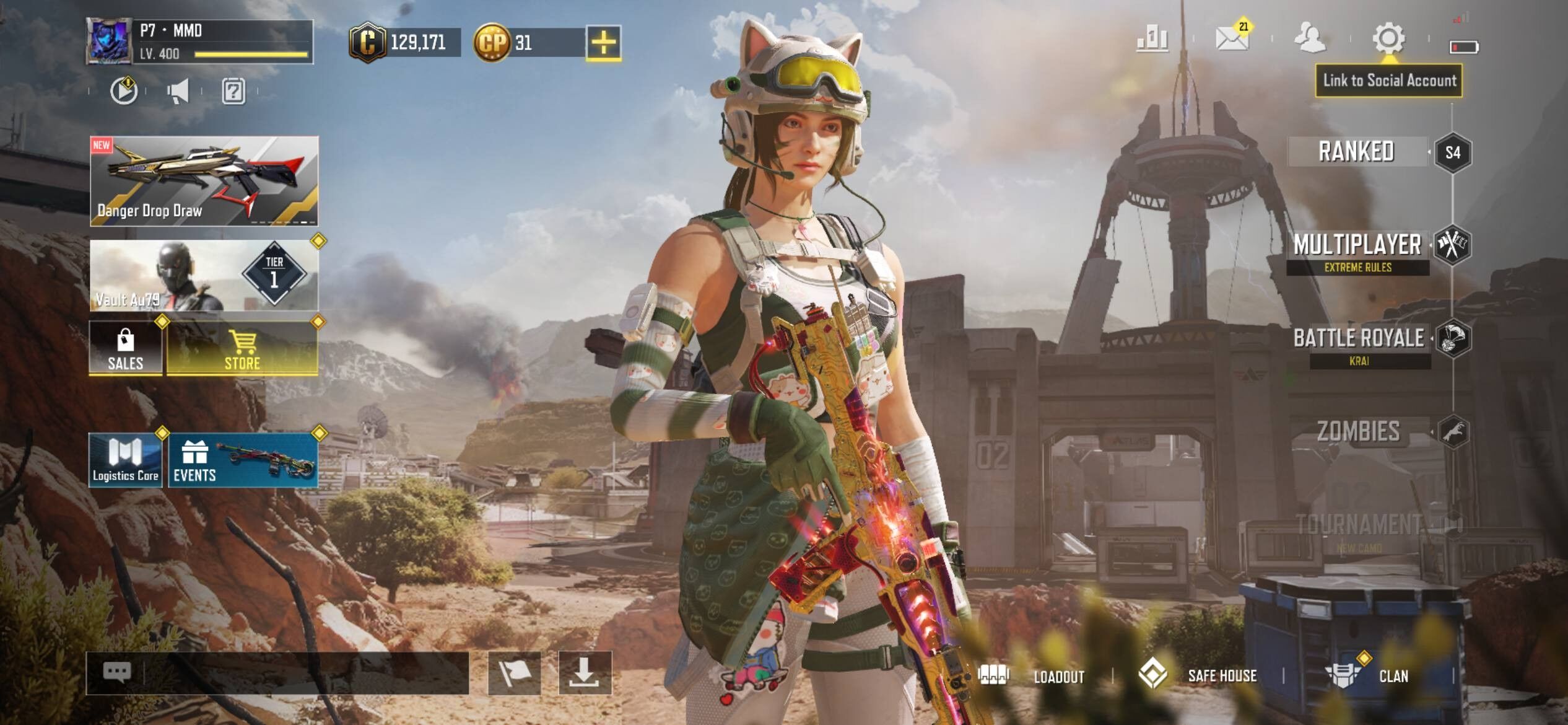Select the Zombies mode
Screen dimensions: 1568x725
click(1359, 432)
